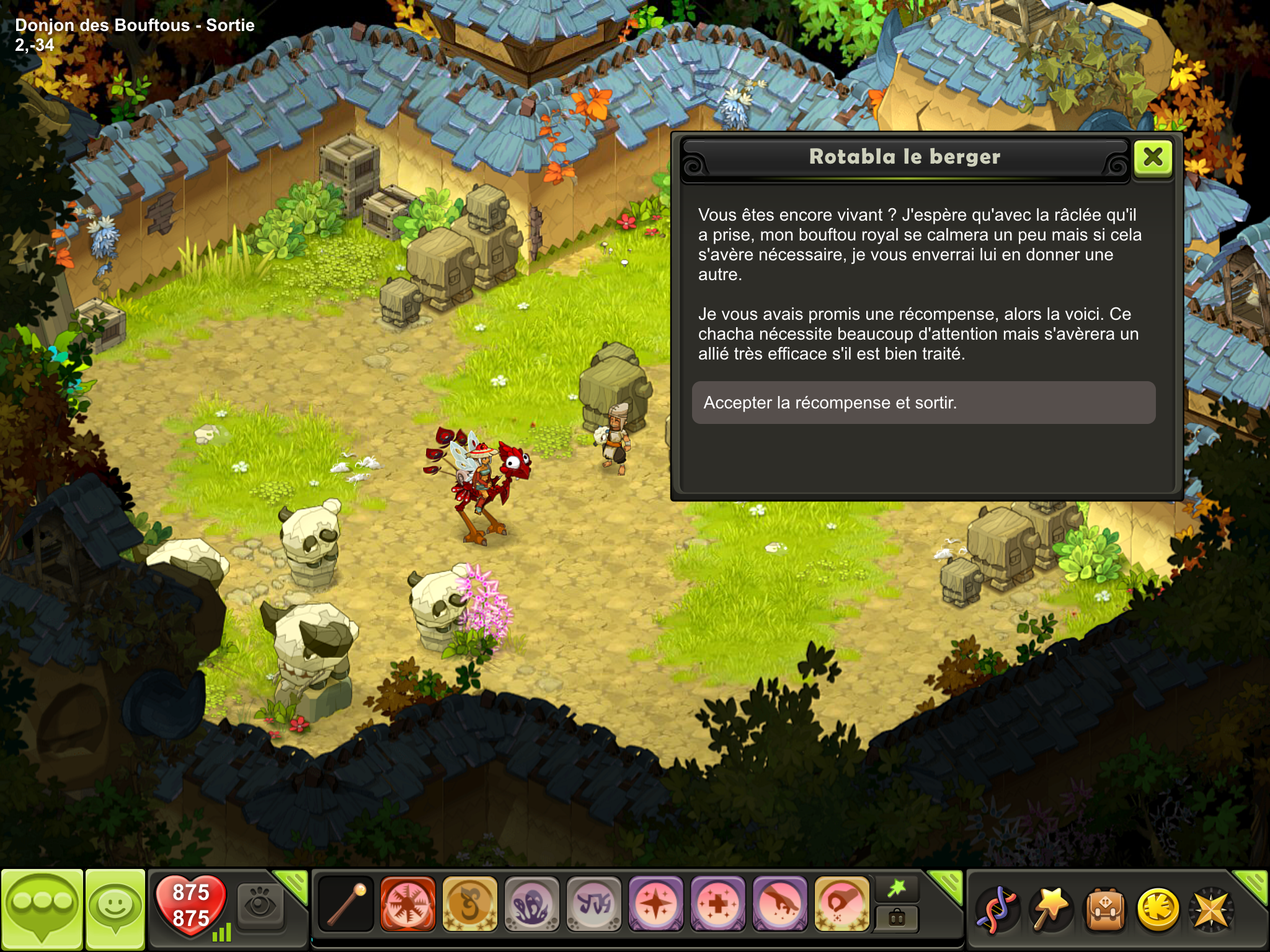Close the Rotabla le berger dialogue
Image resolution: width=1270 pixels, height=952 pixels.
(x=1153, y=157)
